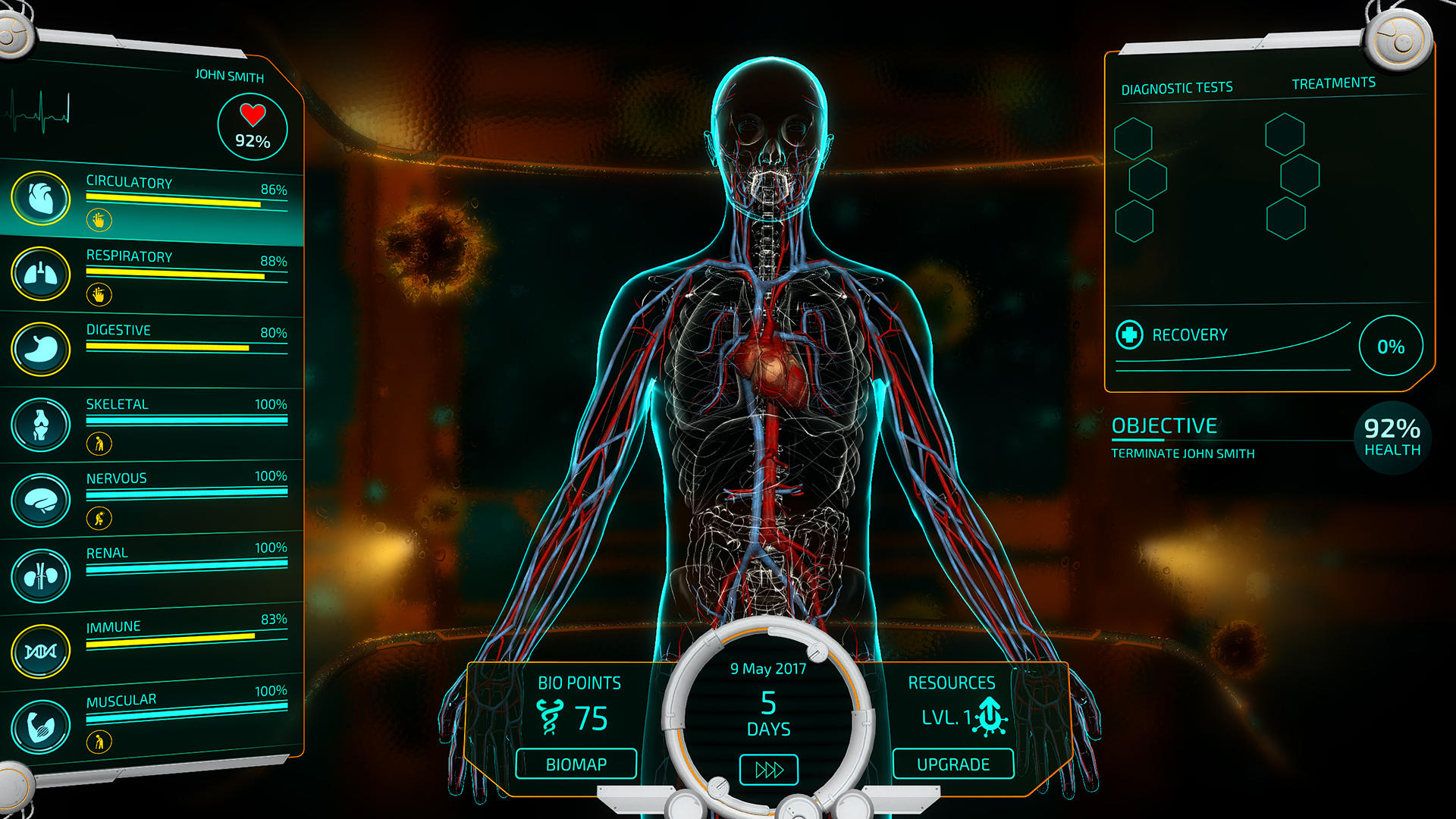Select the Nervous system brain icon
This screenshot has height=819, width=1456.
pyautogui.click(x=43, y=497)
